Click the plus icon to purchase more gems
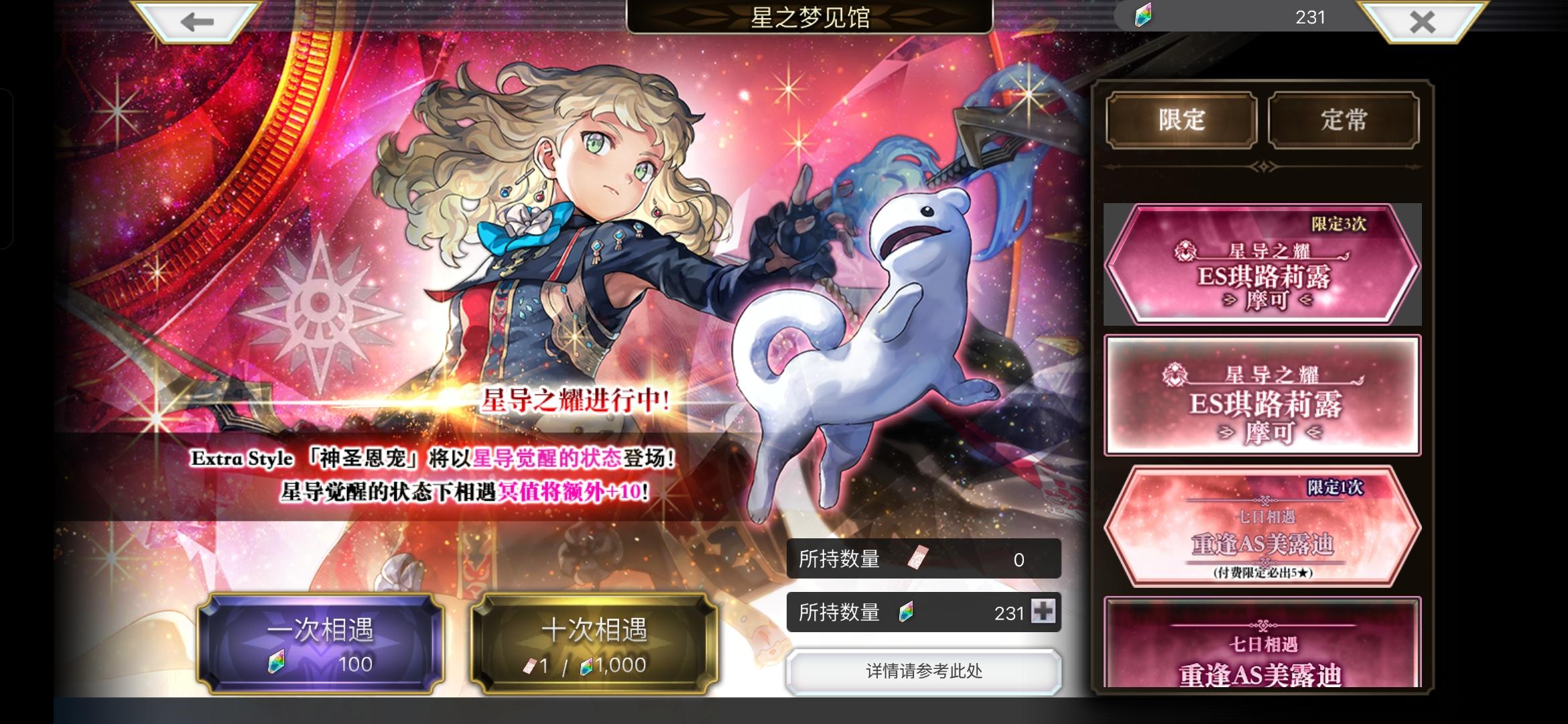 1045,611
